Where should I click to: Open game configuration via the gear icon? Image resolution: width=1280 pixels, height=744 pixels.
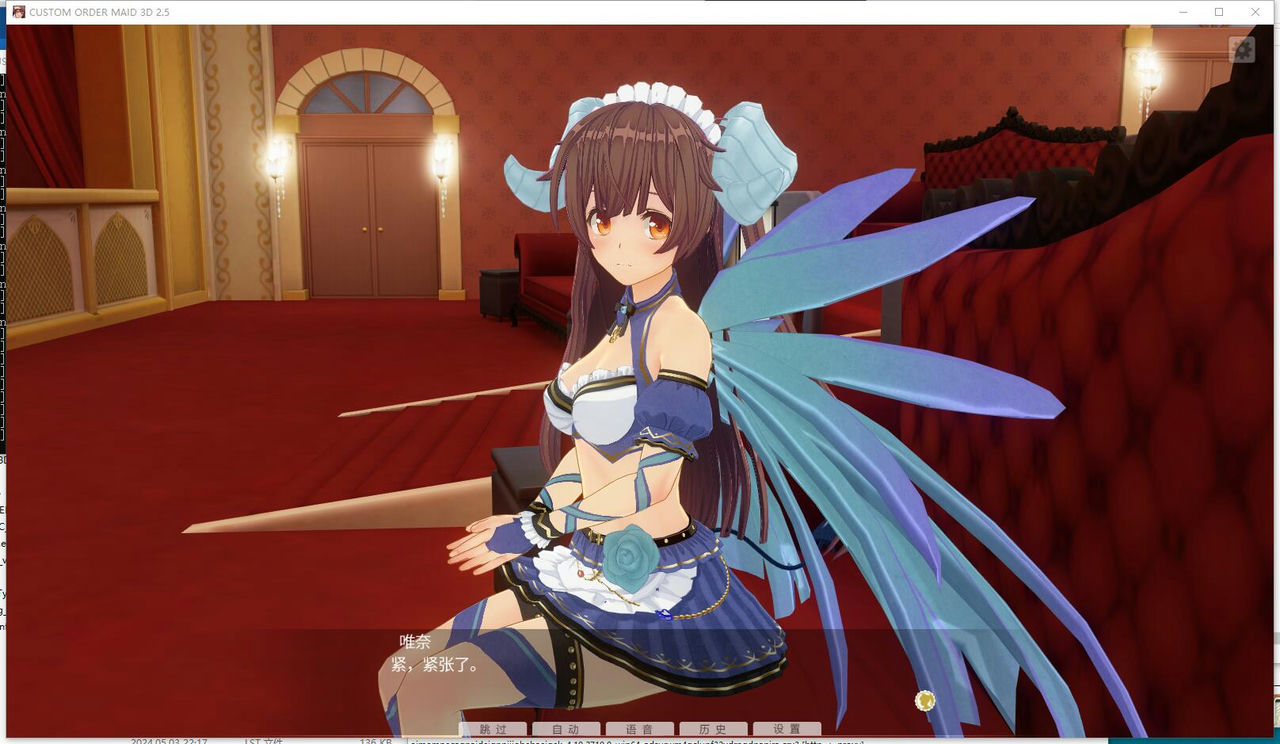pos(1240,48)
